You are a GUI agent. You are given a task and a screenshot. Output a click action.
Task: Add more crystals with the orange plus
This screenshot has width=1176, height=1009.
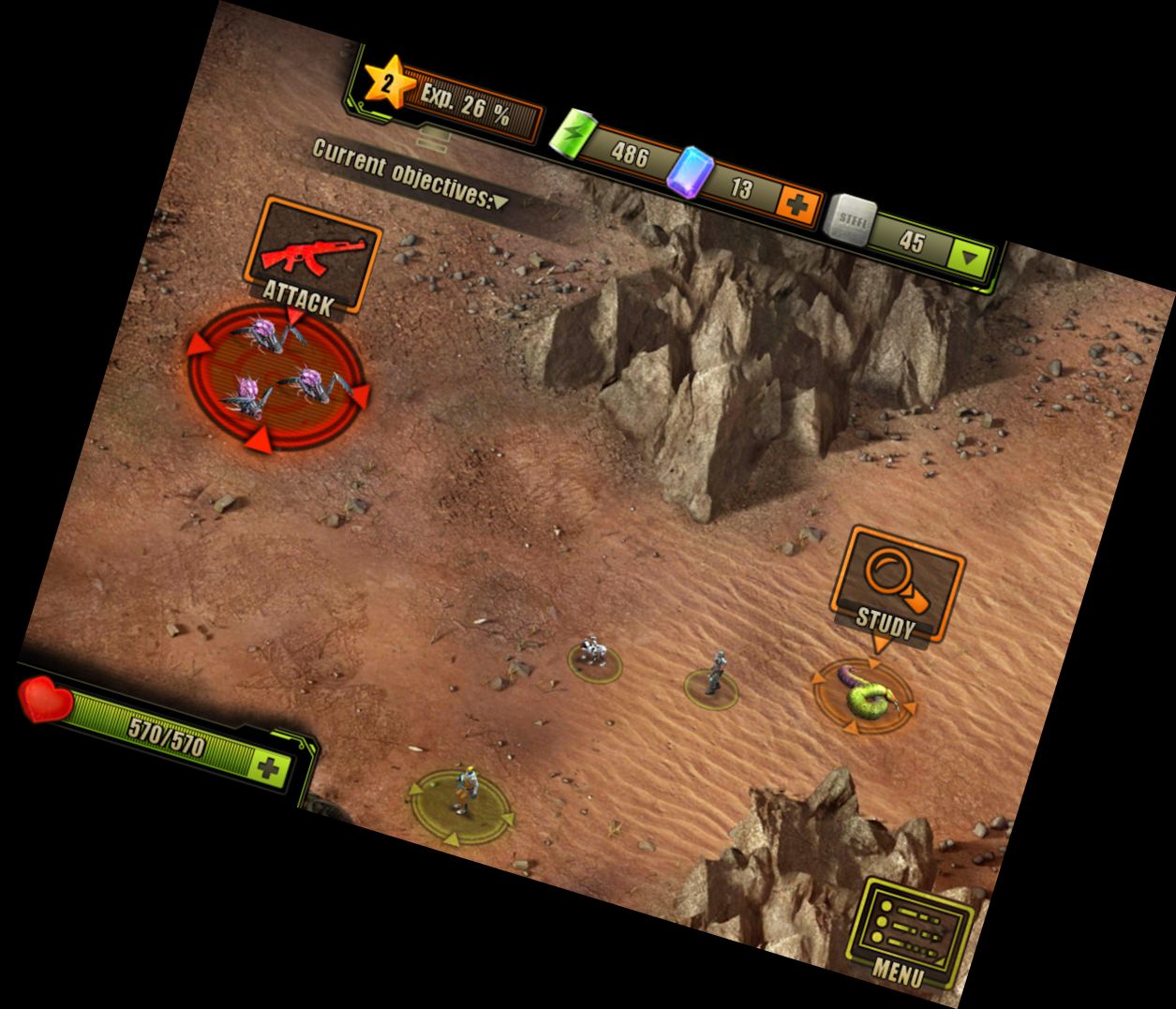tap(798, 203)
